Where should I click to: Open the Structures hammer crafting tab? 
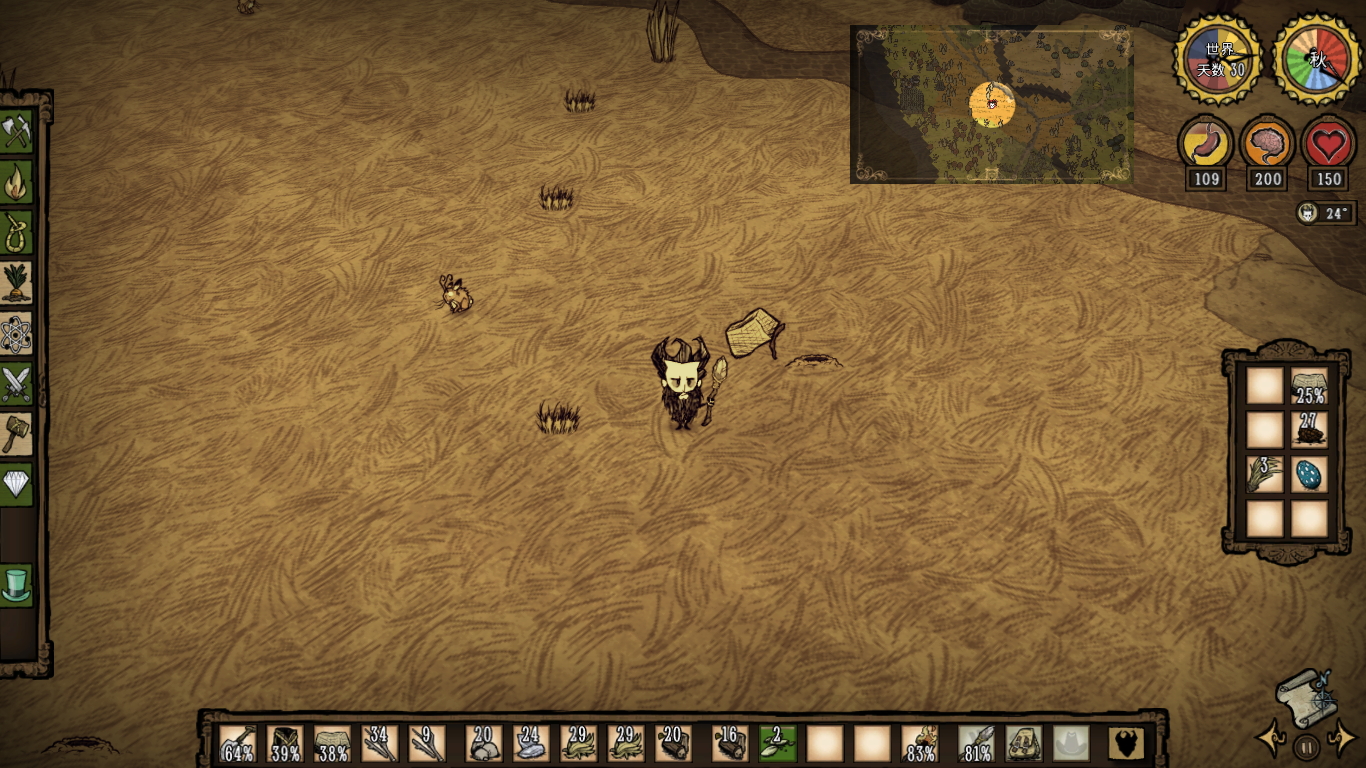pyautogui.click(x=17, y=434)
